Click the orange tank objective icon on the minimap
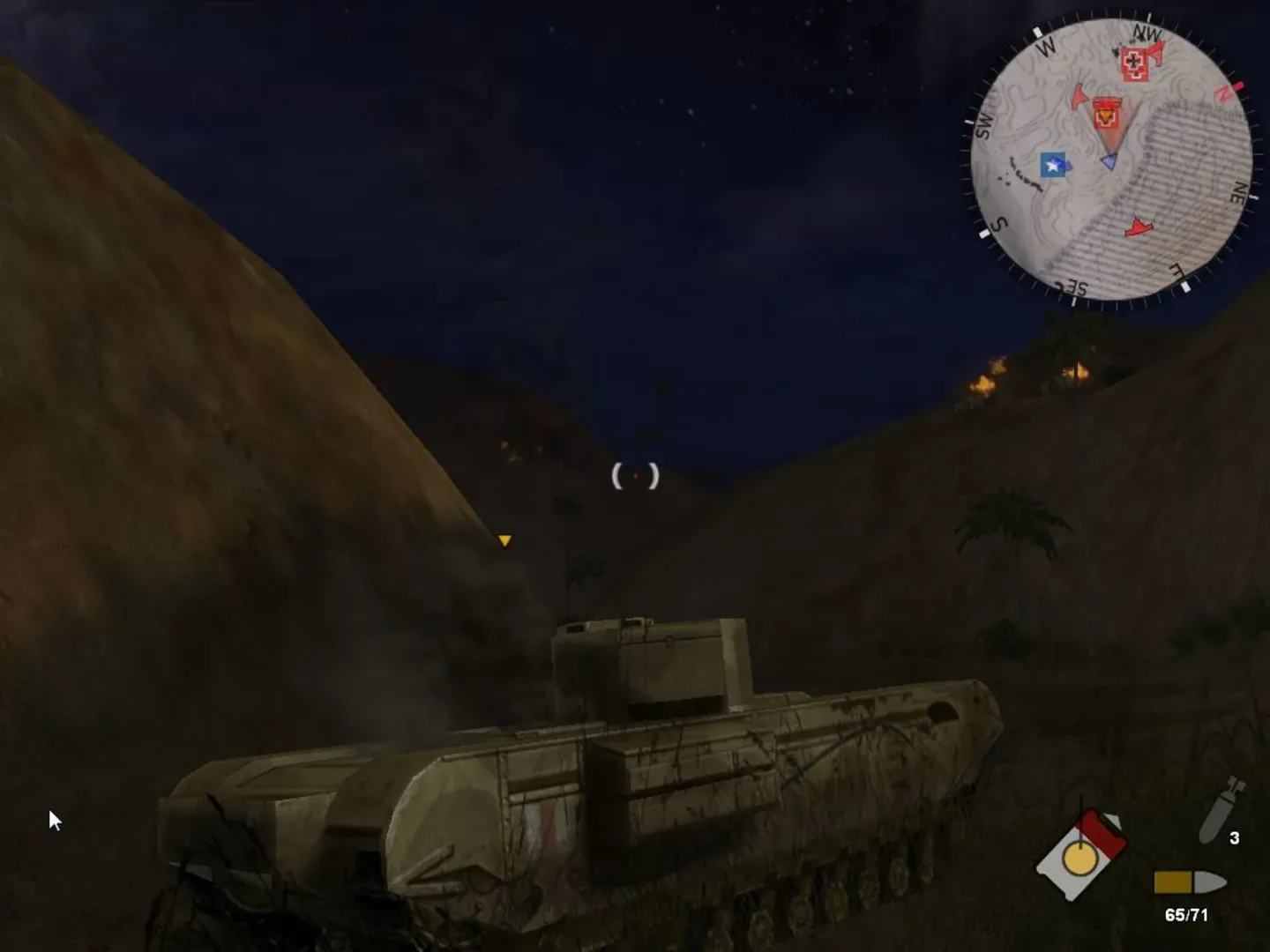Screen dimensions: 1270x952 [x=1107, y=115]
